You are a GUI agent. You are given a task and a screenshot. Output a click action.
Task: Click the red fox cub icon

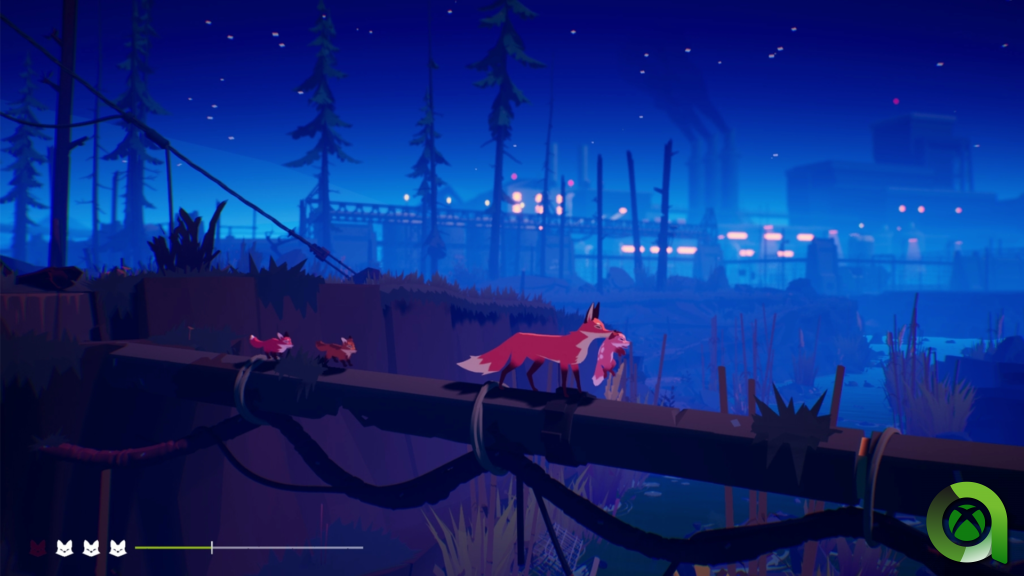tap(38, 547)
